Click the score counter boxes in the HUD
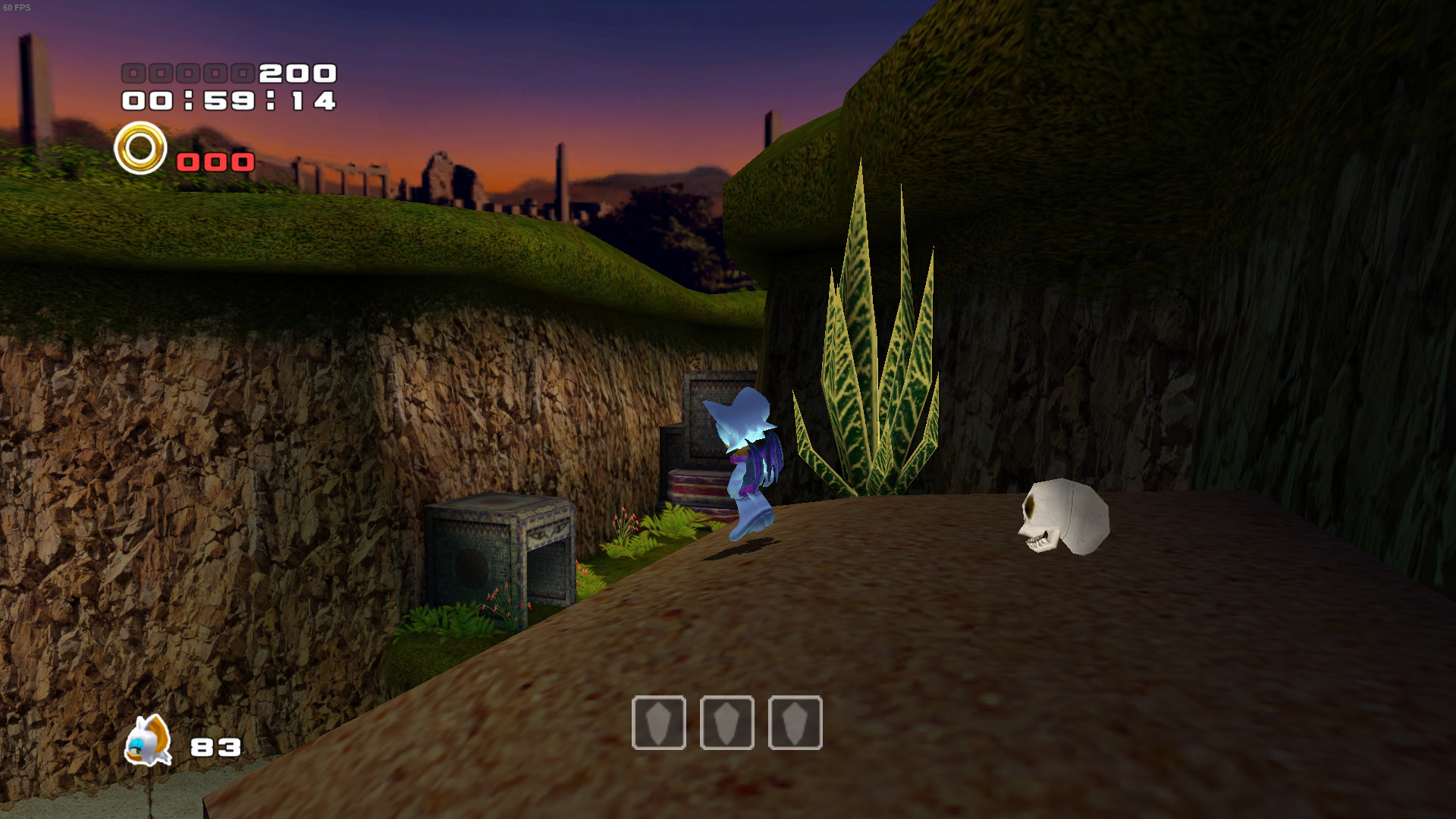 [x=188, y=74]
